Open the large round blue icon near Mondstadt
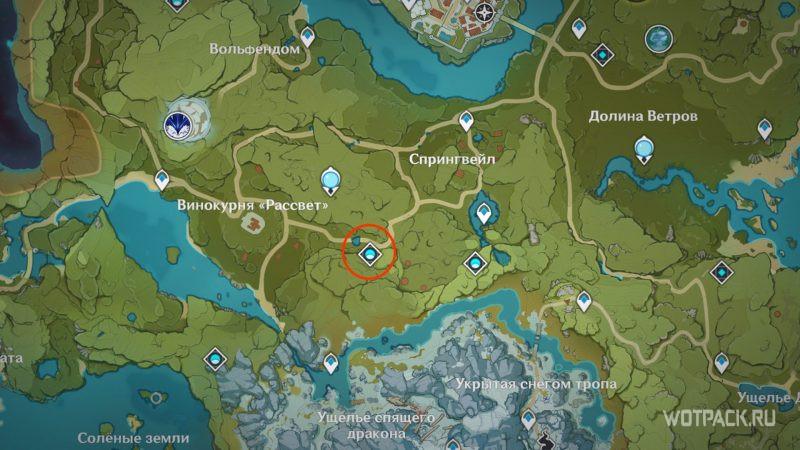The height and width of the screenshot is (450, 800). tap(660, 38)
